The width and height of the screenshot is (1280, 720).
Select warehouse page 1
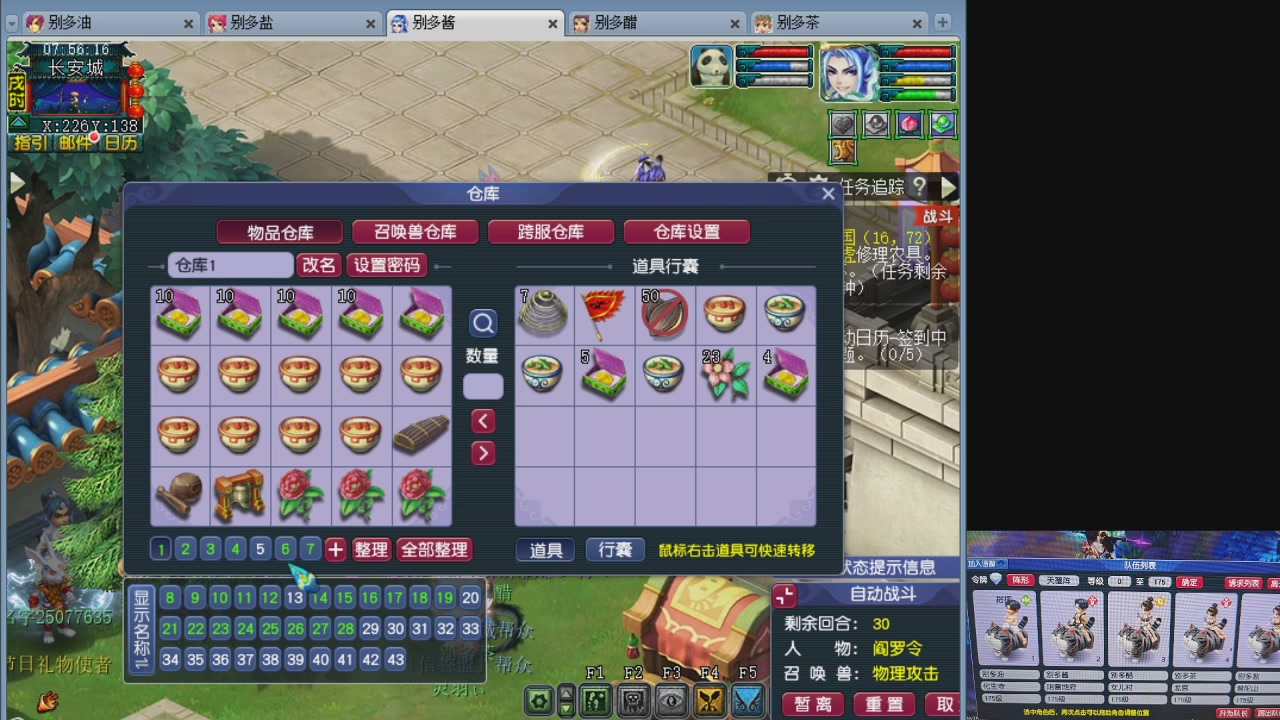(161, 549)
